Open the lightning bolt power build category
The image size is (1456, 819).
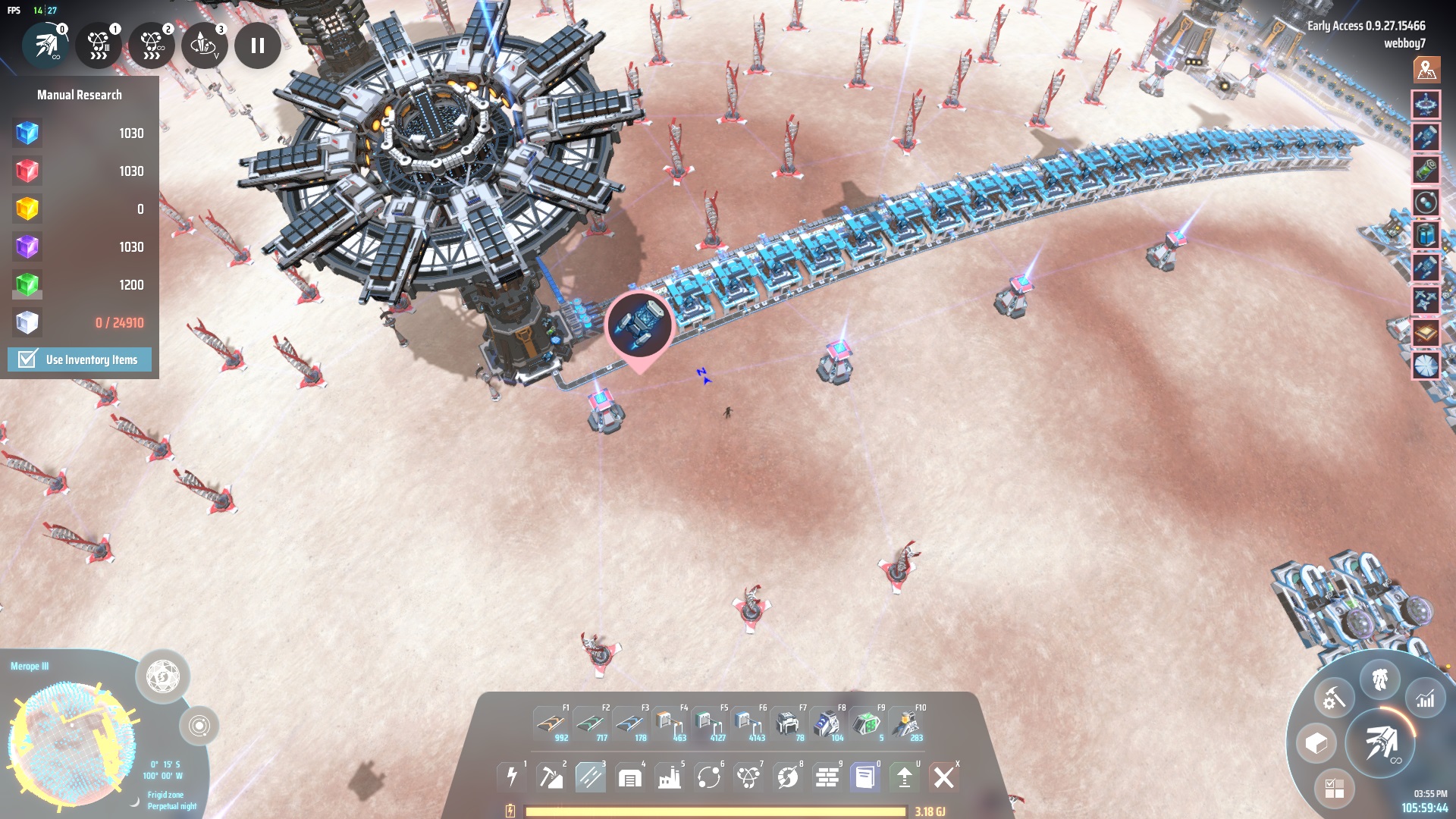[512, 777]
